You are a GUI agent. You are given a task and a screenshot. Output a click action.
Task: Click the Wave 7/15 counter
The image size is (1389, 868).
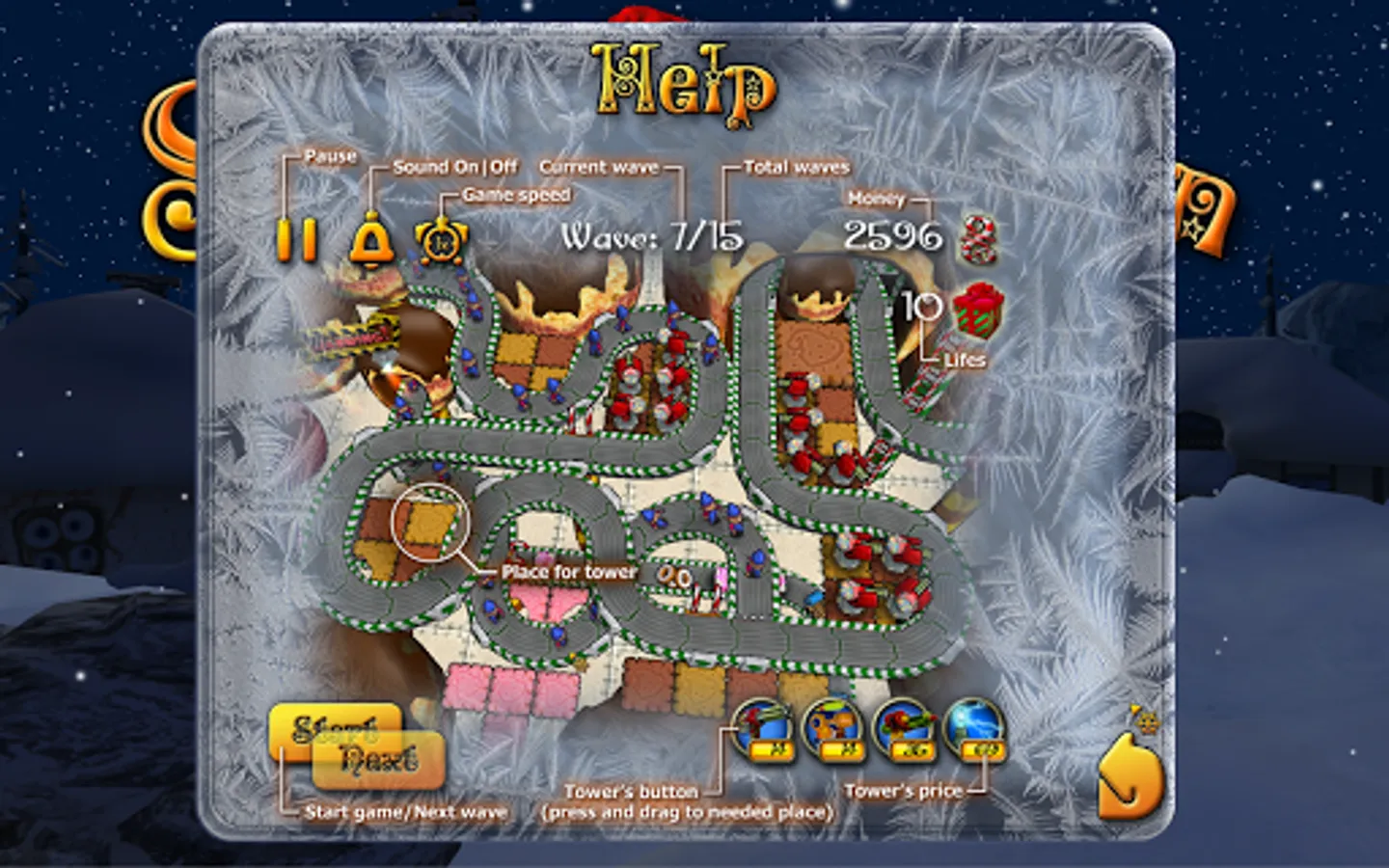[649, 234]
